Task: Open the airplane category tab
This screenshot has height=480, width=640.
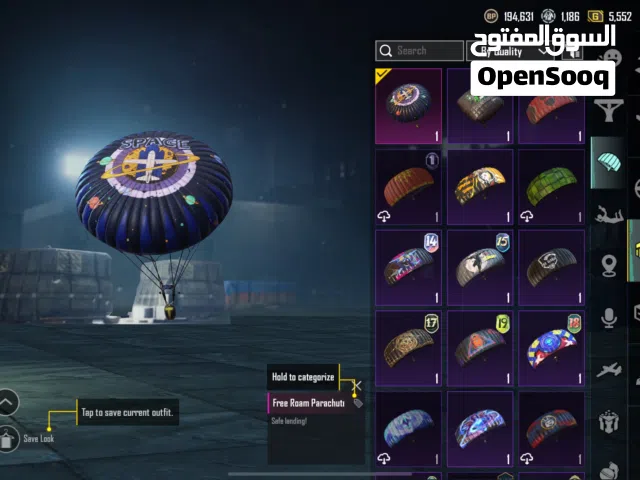Action: tap(608, 371)
